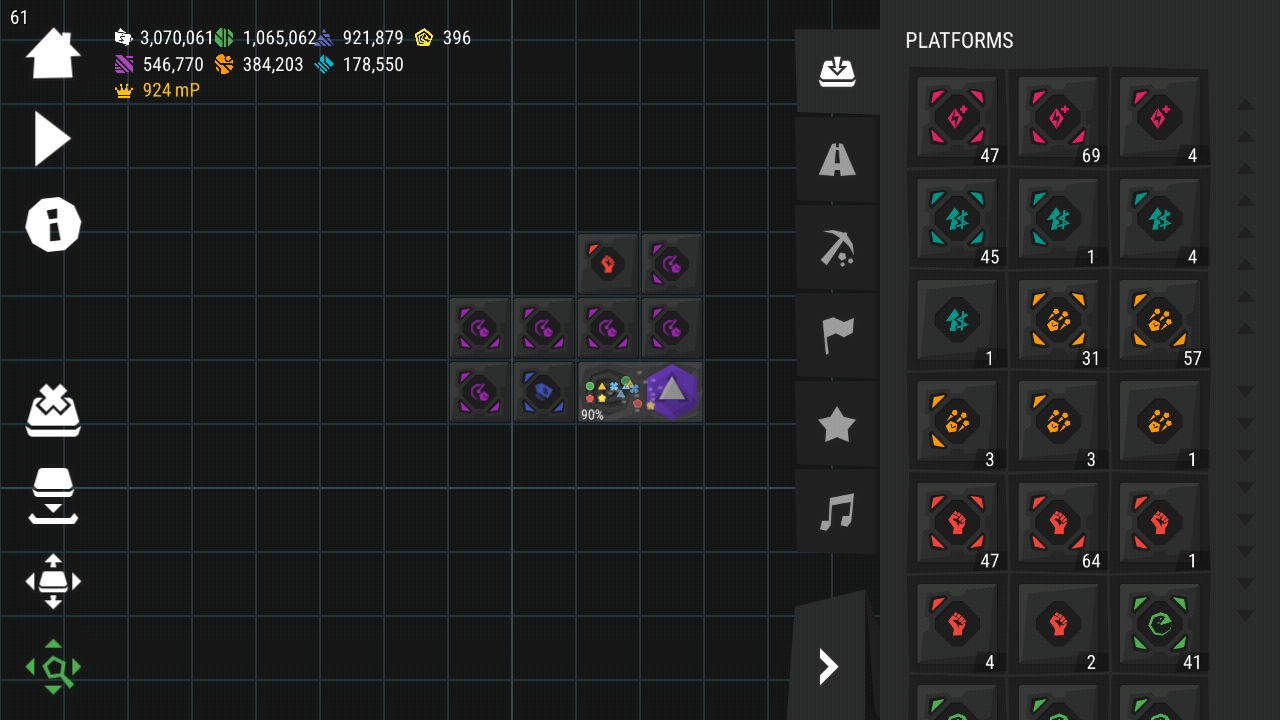1280x720 pixels.
Task: Pick the pink platform with 69 count
Action: coord(1058,118)
